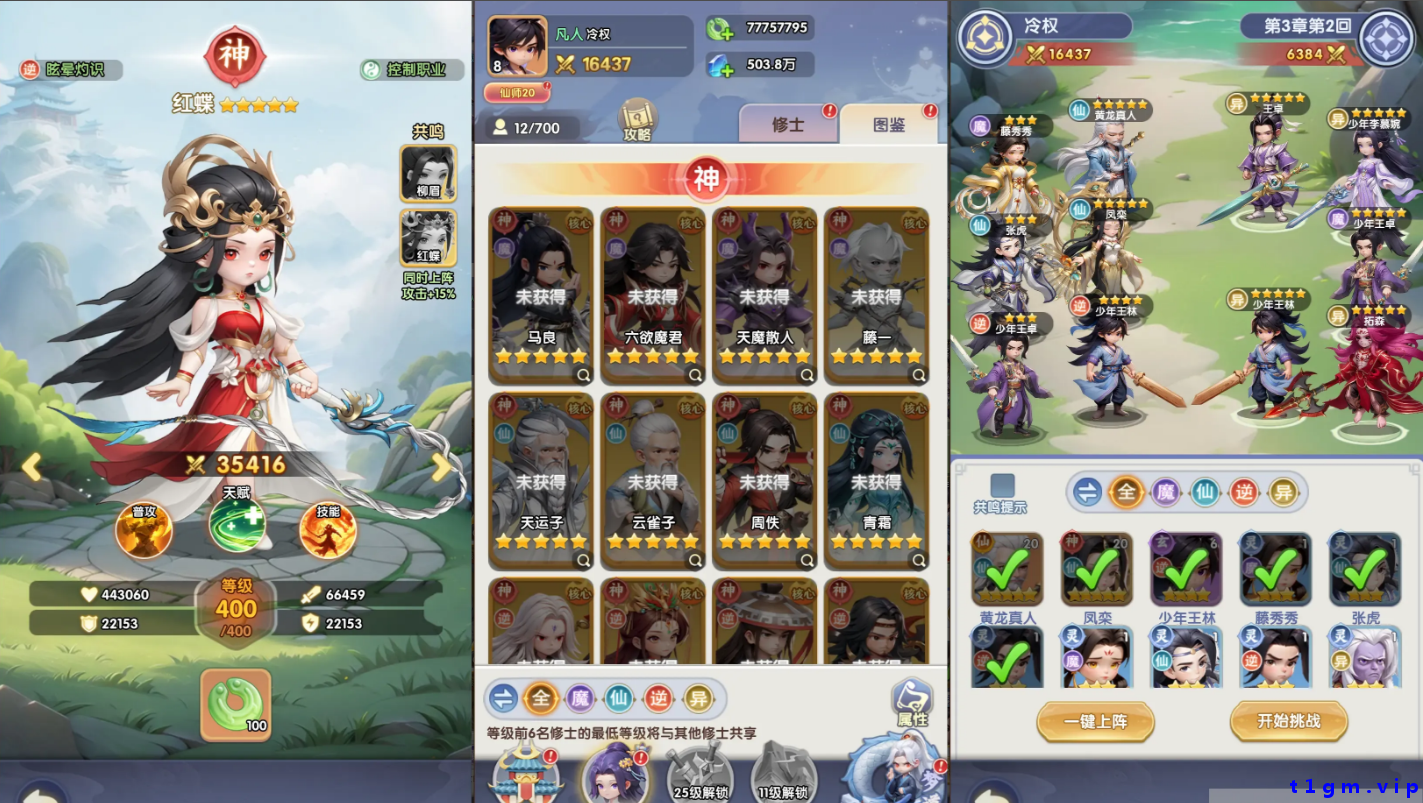Click the level 400/400 progress ring
The height and width of the screenshot is (803, 1423).
coord(235,605)
